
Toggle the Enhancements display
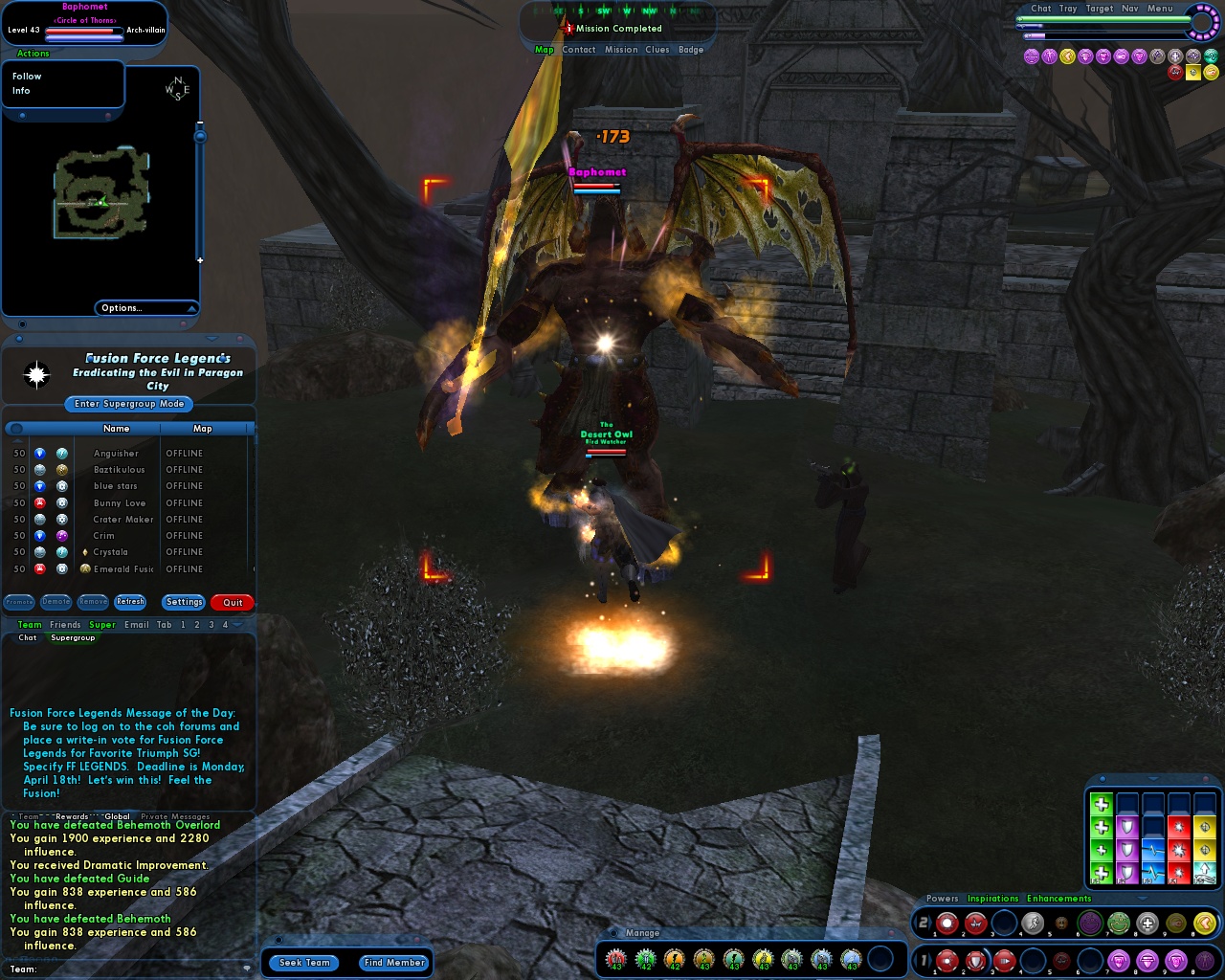(x=1058, y=899)
